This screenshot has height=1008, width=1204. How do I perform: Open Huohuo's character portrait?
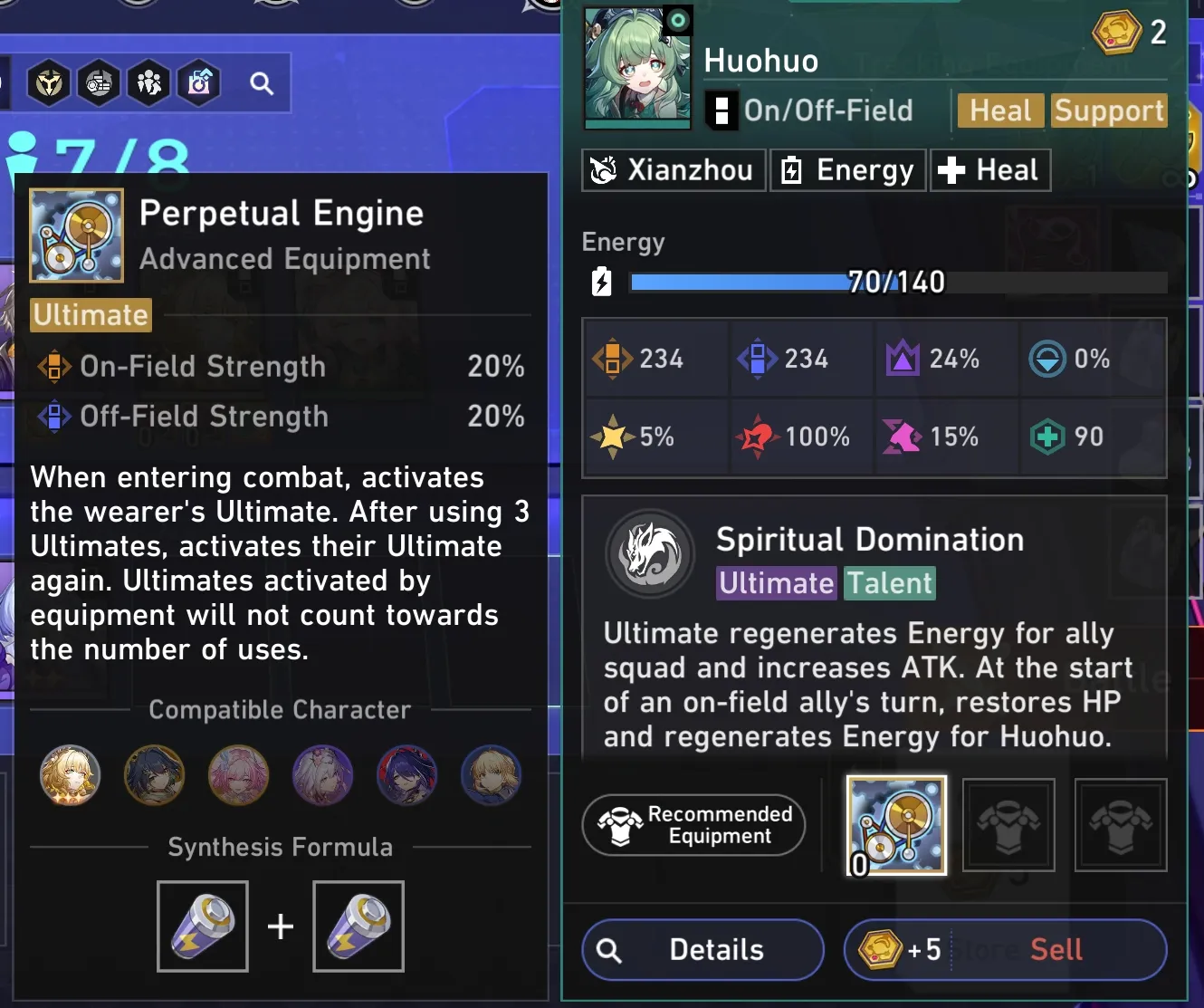(x=636, y=68)
